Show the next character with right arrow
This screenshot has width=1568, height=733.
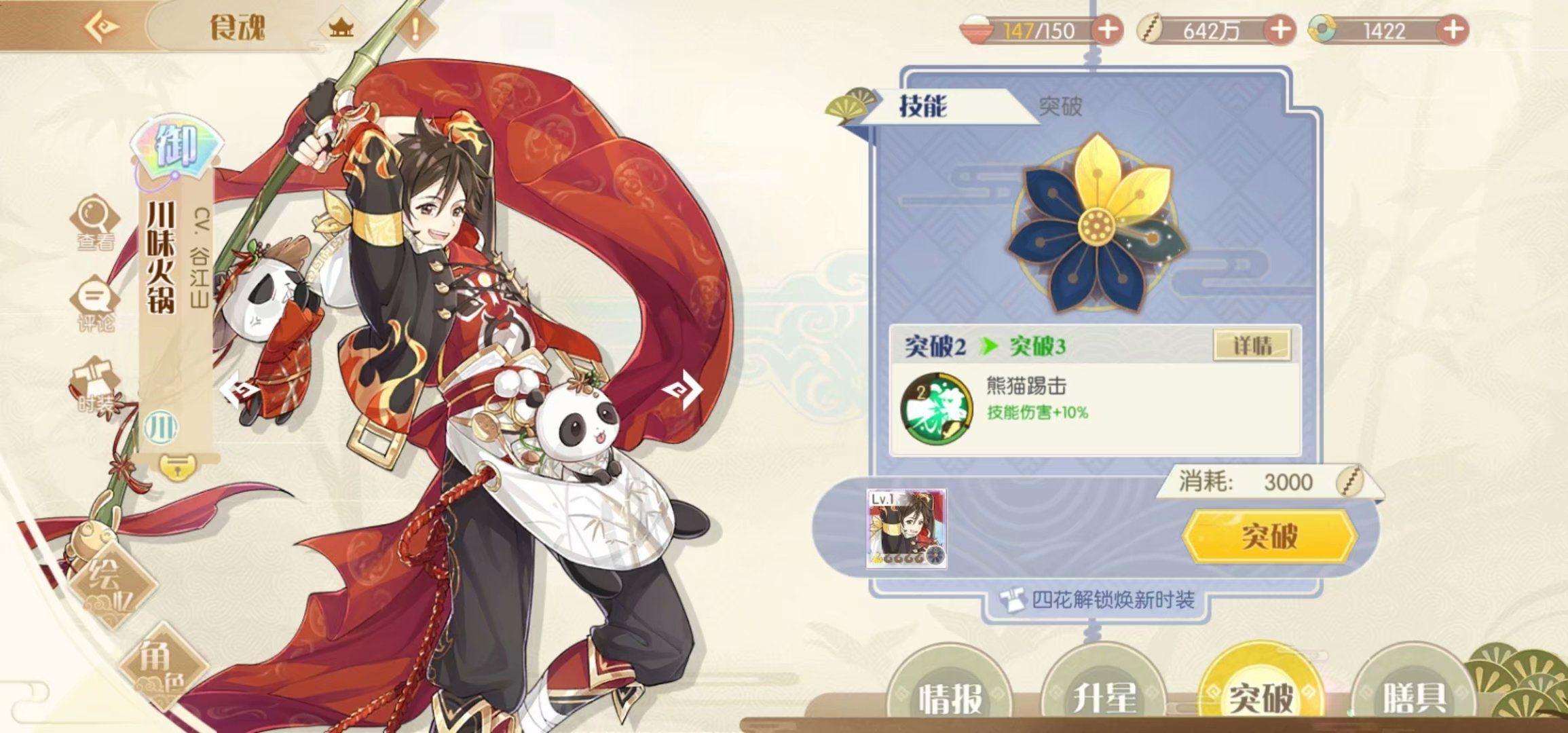click(x=681, y=389)
